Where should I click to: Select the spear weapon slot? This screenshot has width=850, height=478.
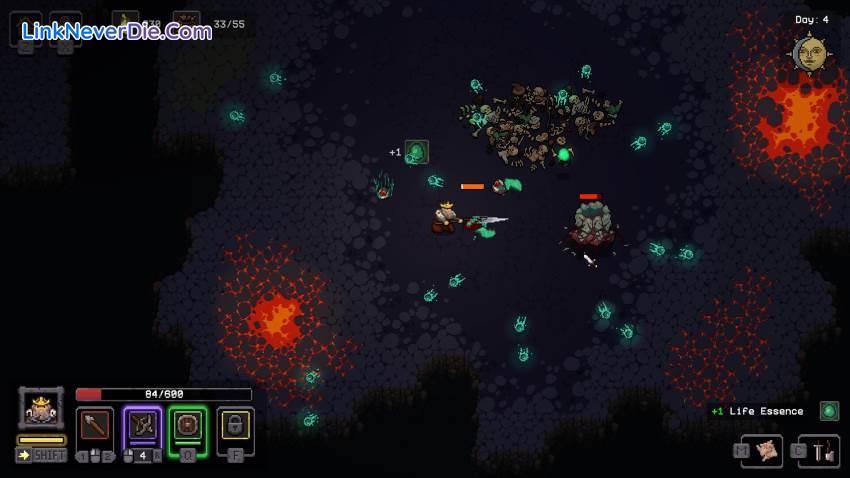pyautogui.click(x=96, y=425)
